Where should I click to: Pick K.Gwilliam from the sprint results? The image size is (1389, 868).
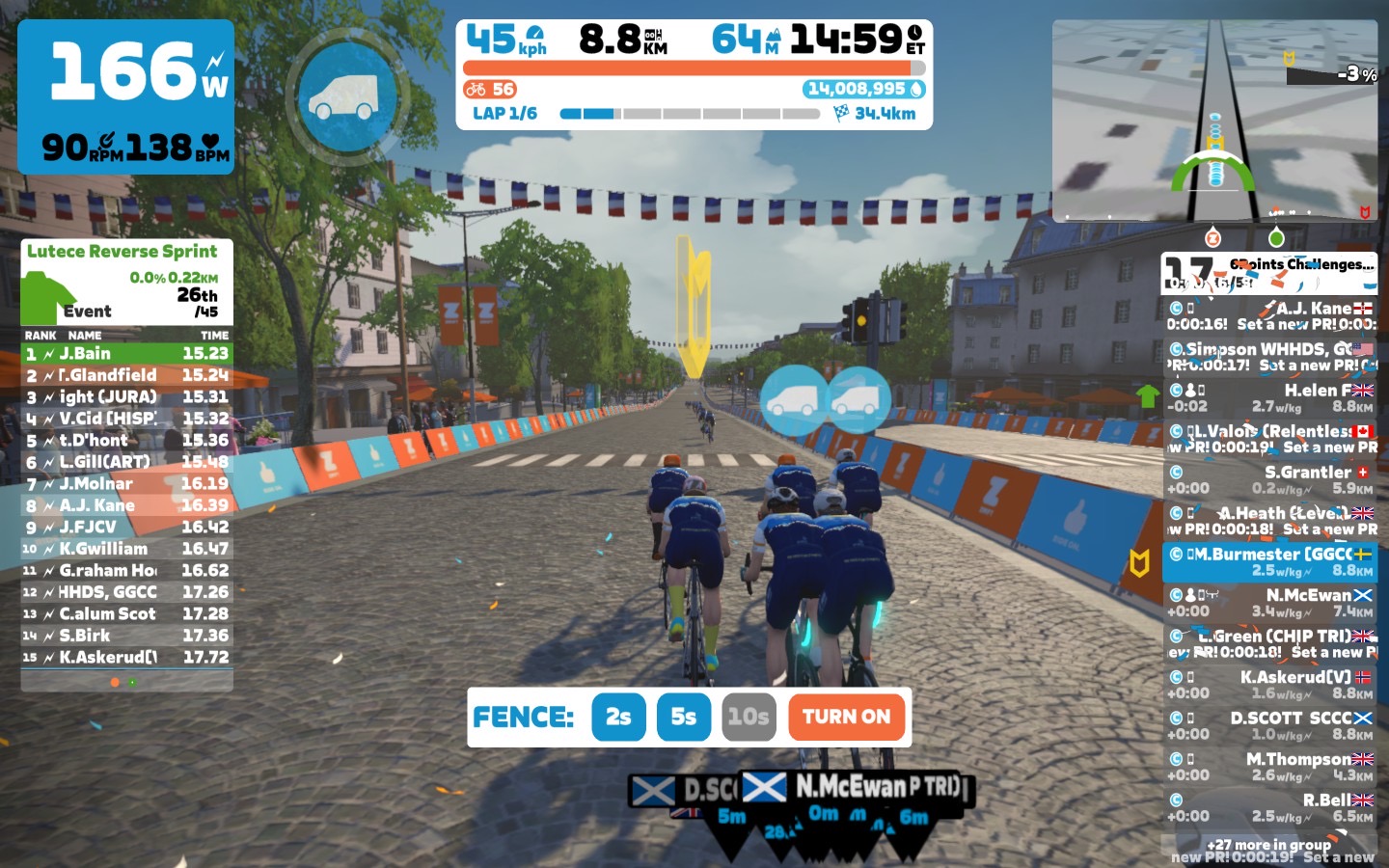(126, 549)
